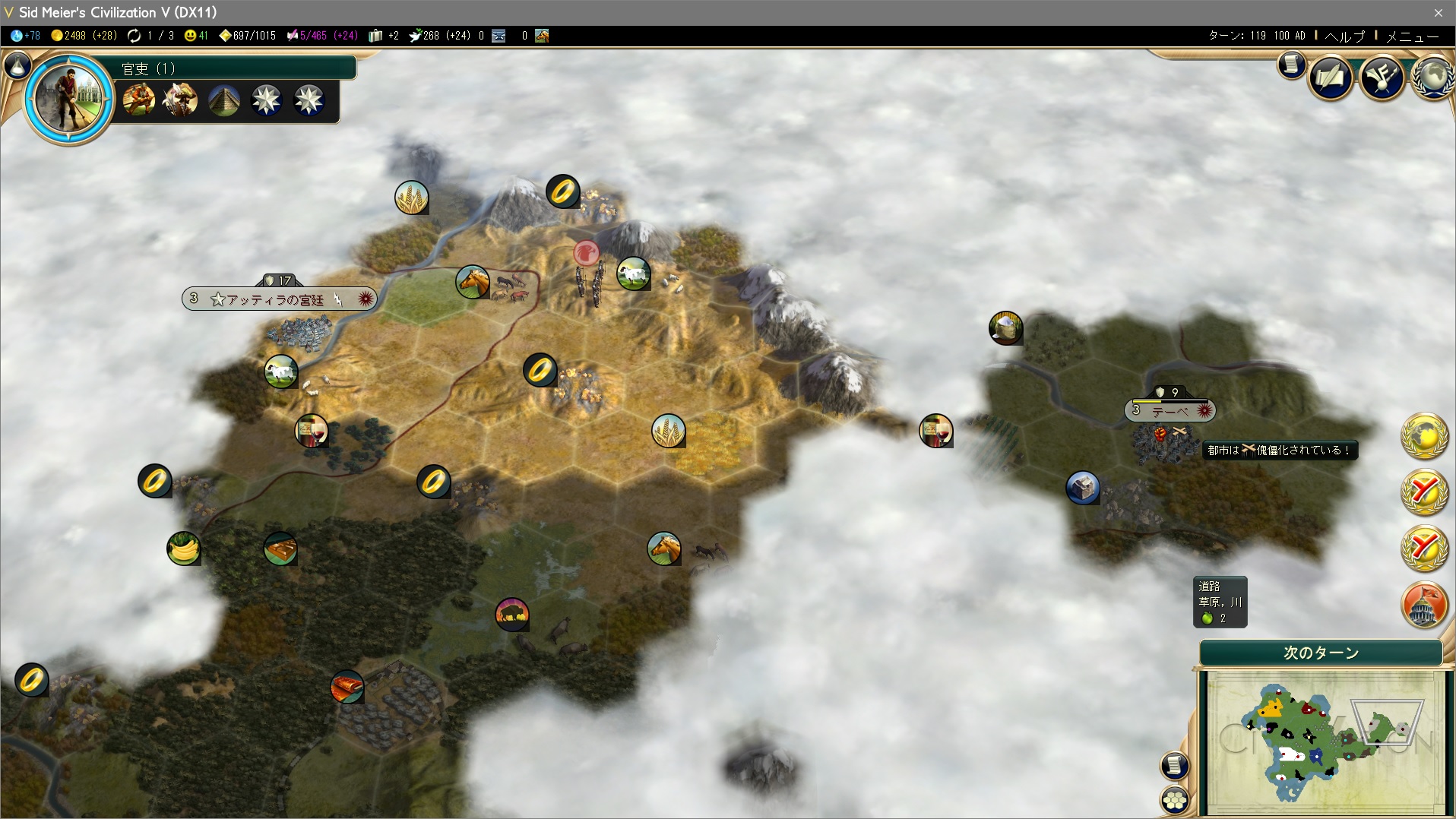Open the science flask button

[x=17, y=66]
